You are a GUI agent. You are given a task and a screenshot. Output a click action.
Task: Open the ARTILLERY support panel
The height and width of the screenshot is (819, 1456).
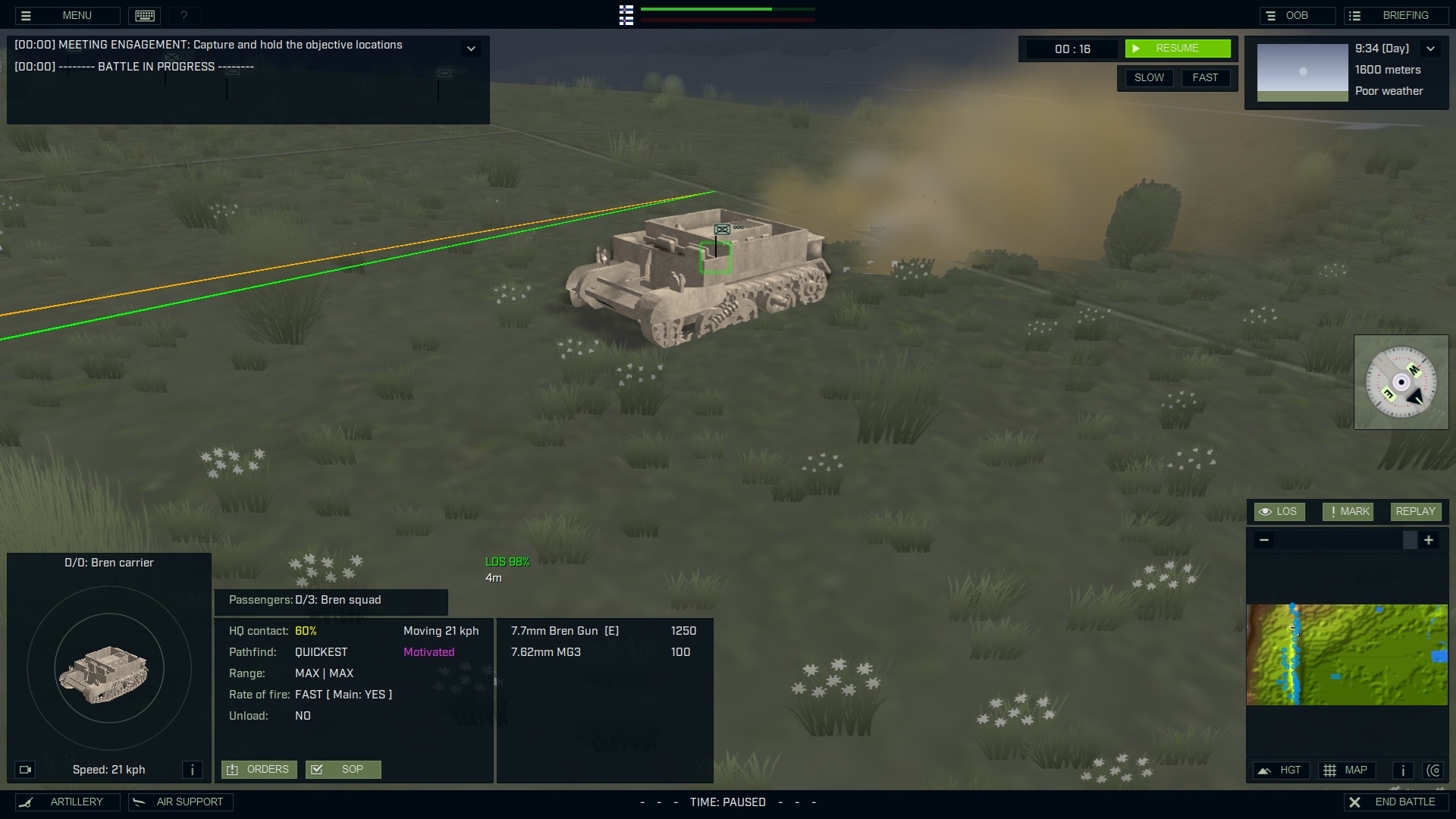pyautogui.click(x=67, y=802)
